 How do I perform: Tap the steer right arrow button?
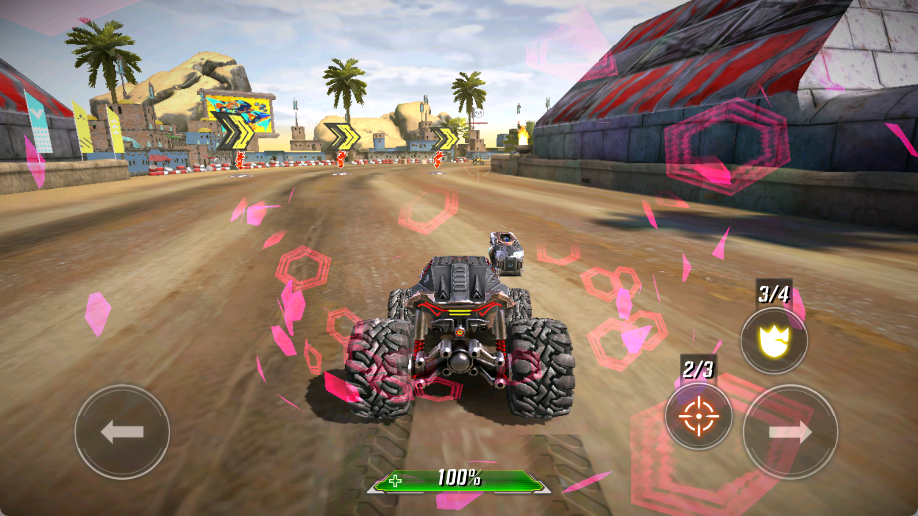pos(790,432)
